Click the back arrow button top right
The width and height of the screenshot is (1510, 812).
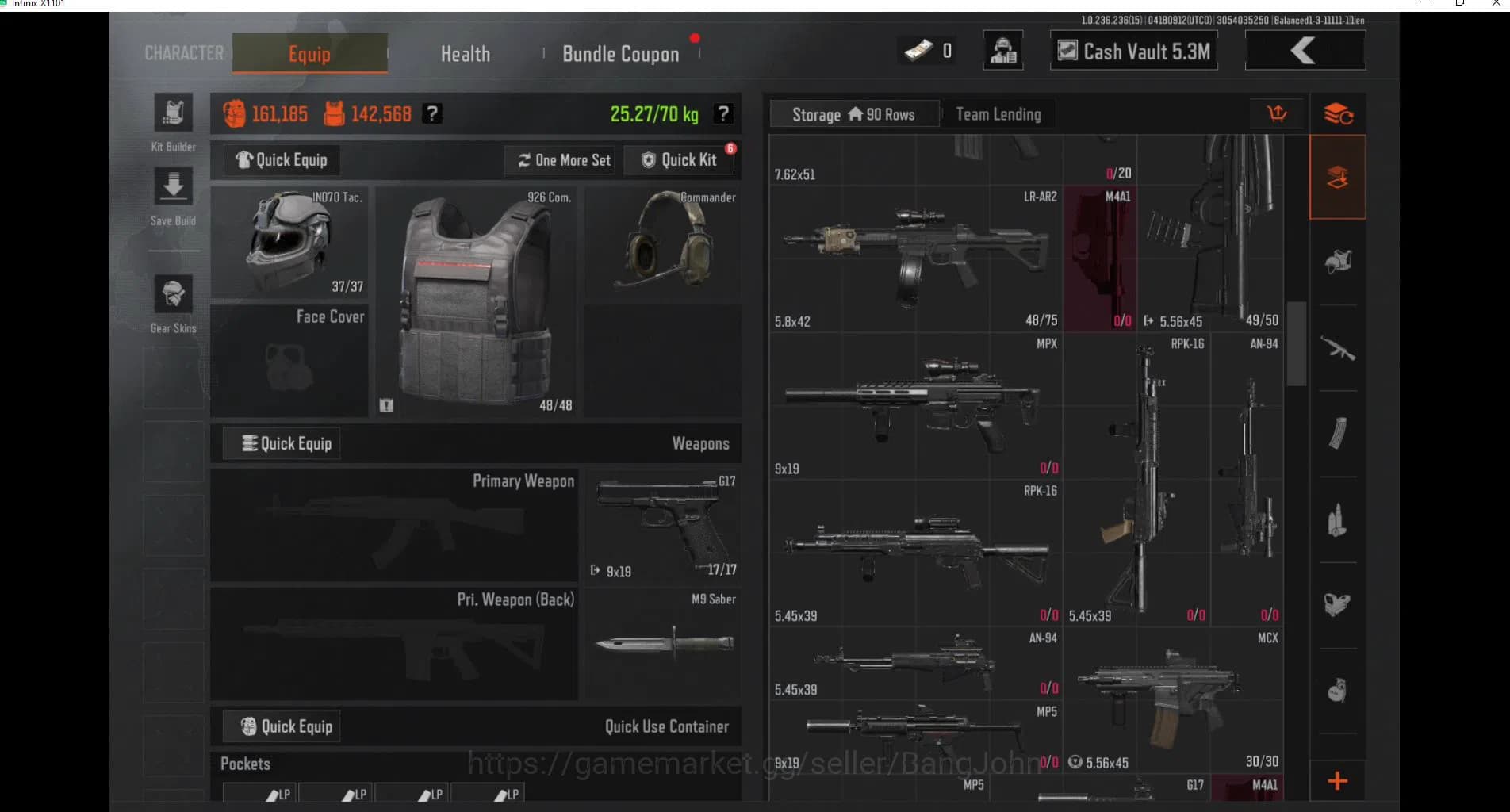tap(1304, 50)
